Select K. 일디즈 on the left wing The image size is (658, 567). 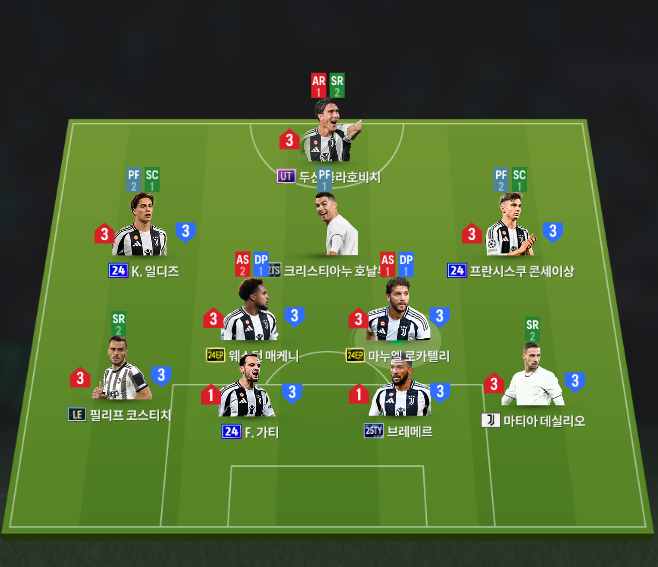[x=141, y=228]
